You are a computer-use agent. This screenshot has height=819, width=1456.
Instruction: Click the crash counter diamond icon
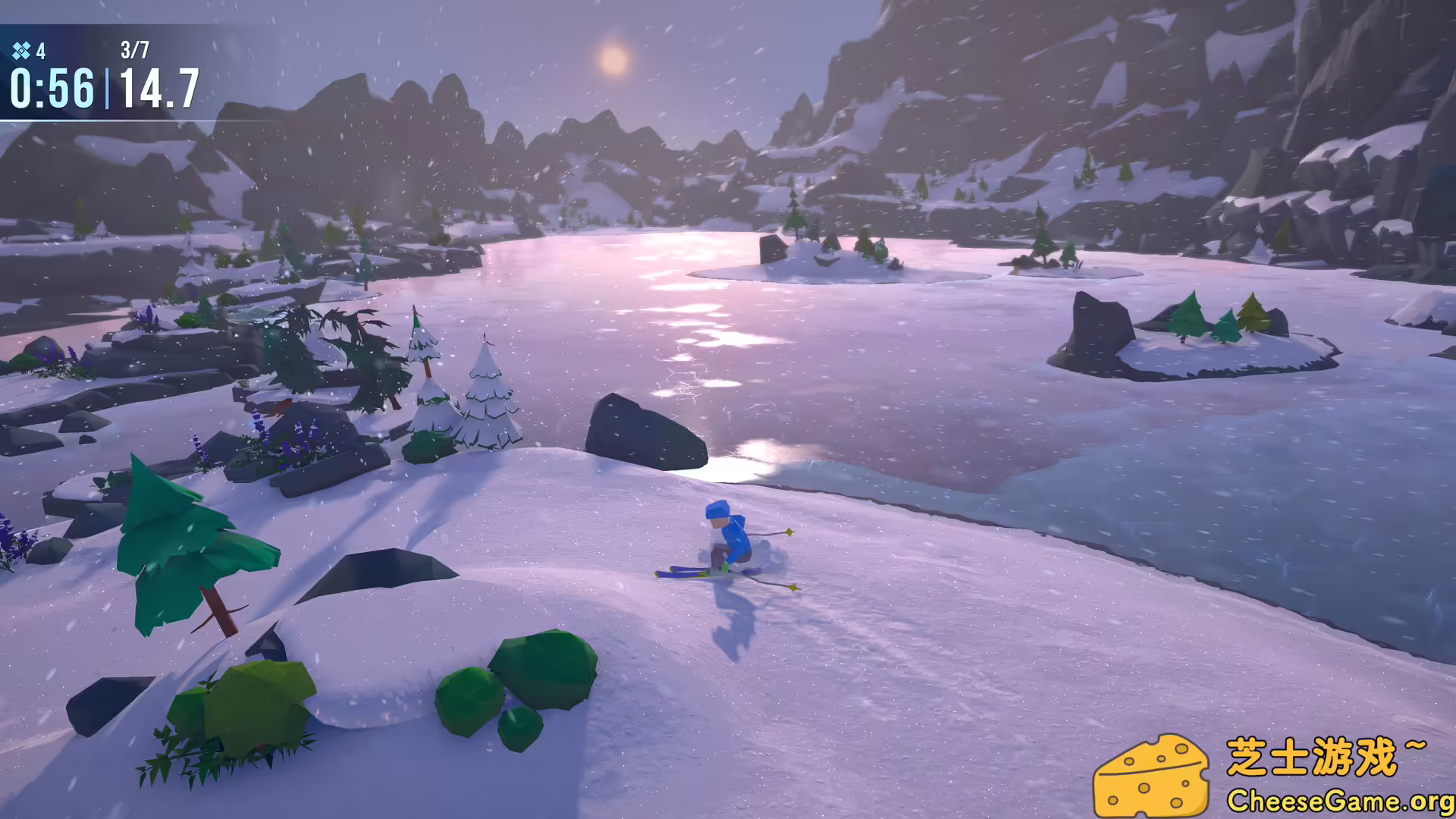tap(21, 51)
